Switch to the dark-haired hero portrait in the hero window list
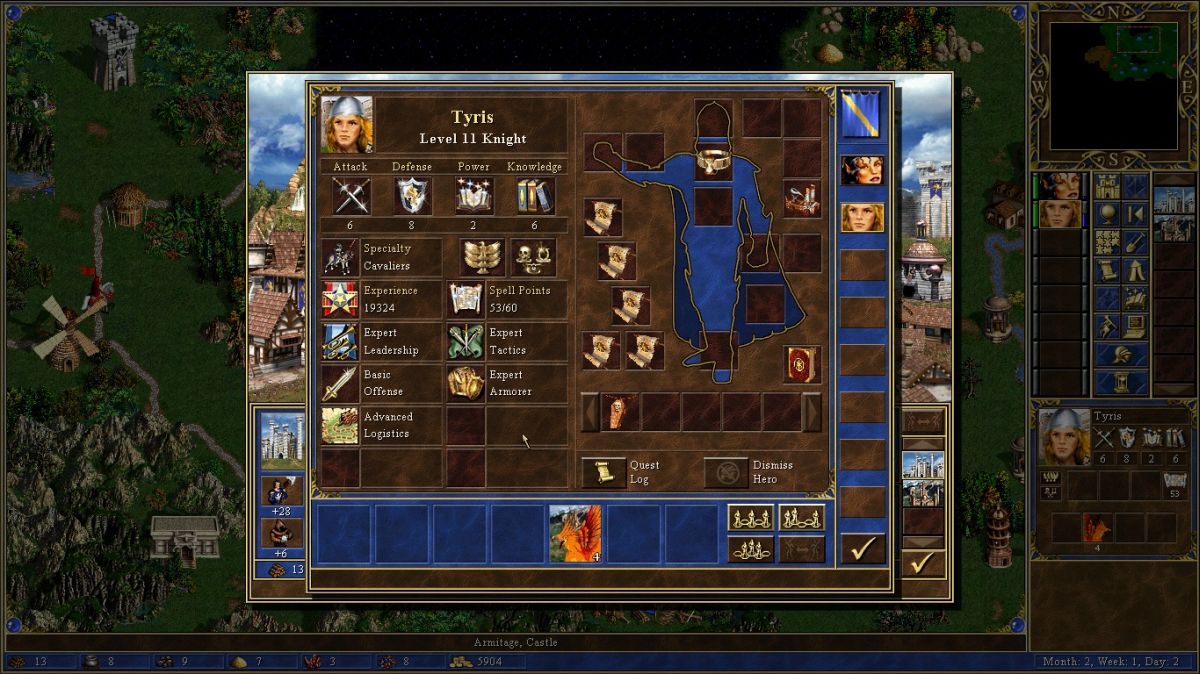 tap(862, 170)
